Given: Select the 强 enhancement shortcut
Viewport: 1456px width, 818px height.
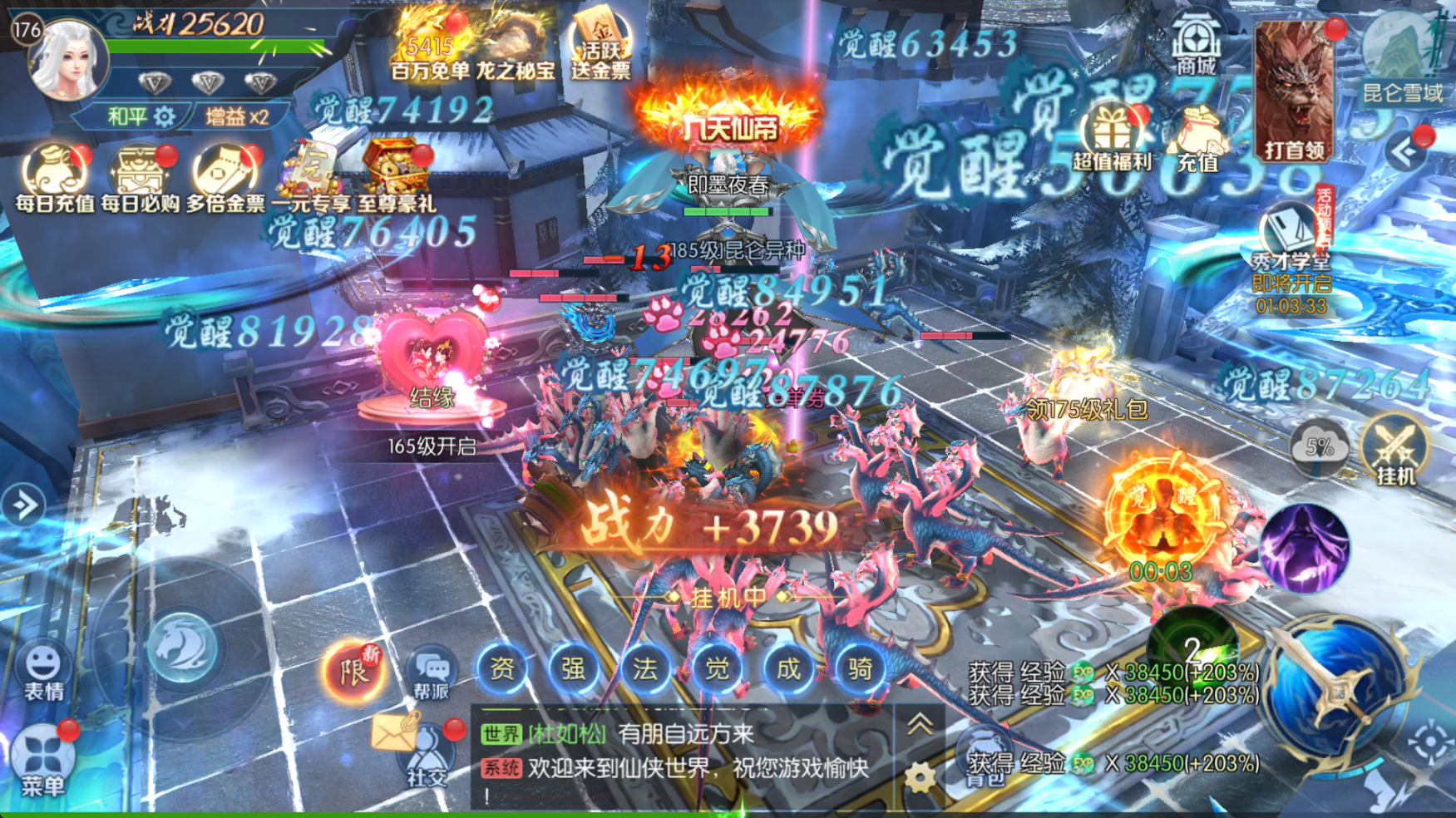Looking at the screenshot, I should 574,668.
